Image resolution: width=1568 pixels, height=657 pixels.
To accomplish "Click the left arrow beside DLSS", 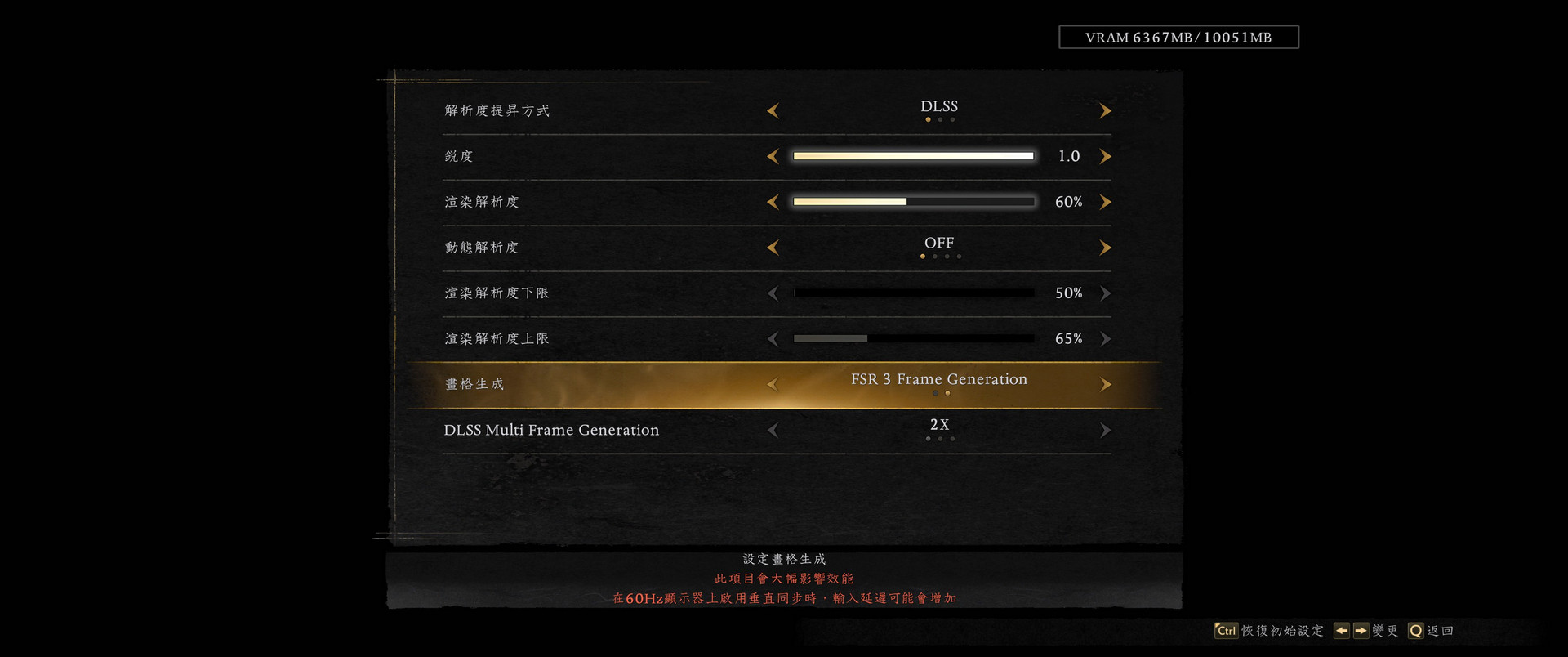I will [x=773, y=111].
